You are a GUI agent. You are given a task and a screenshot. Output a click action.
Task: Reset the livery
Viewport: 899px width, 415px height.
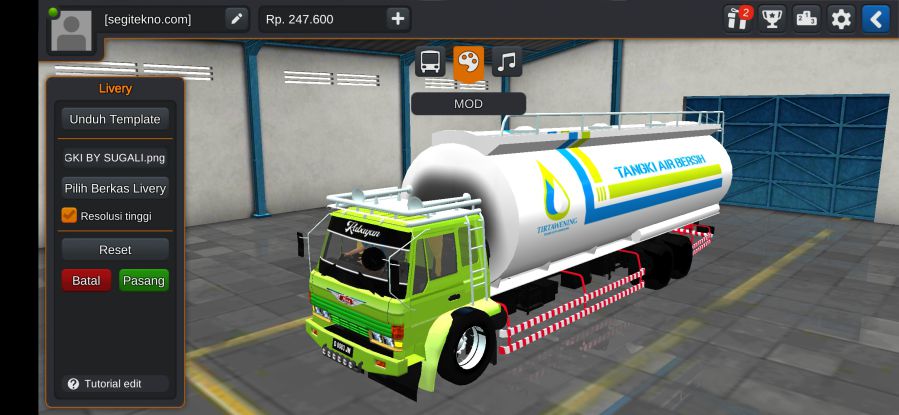tap(114, 249)
